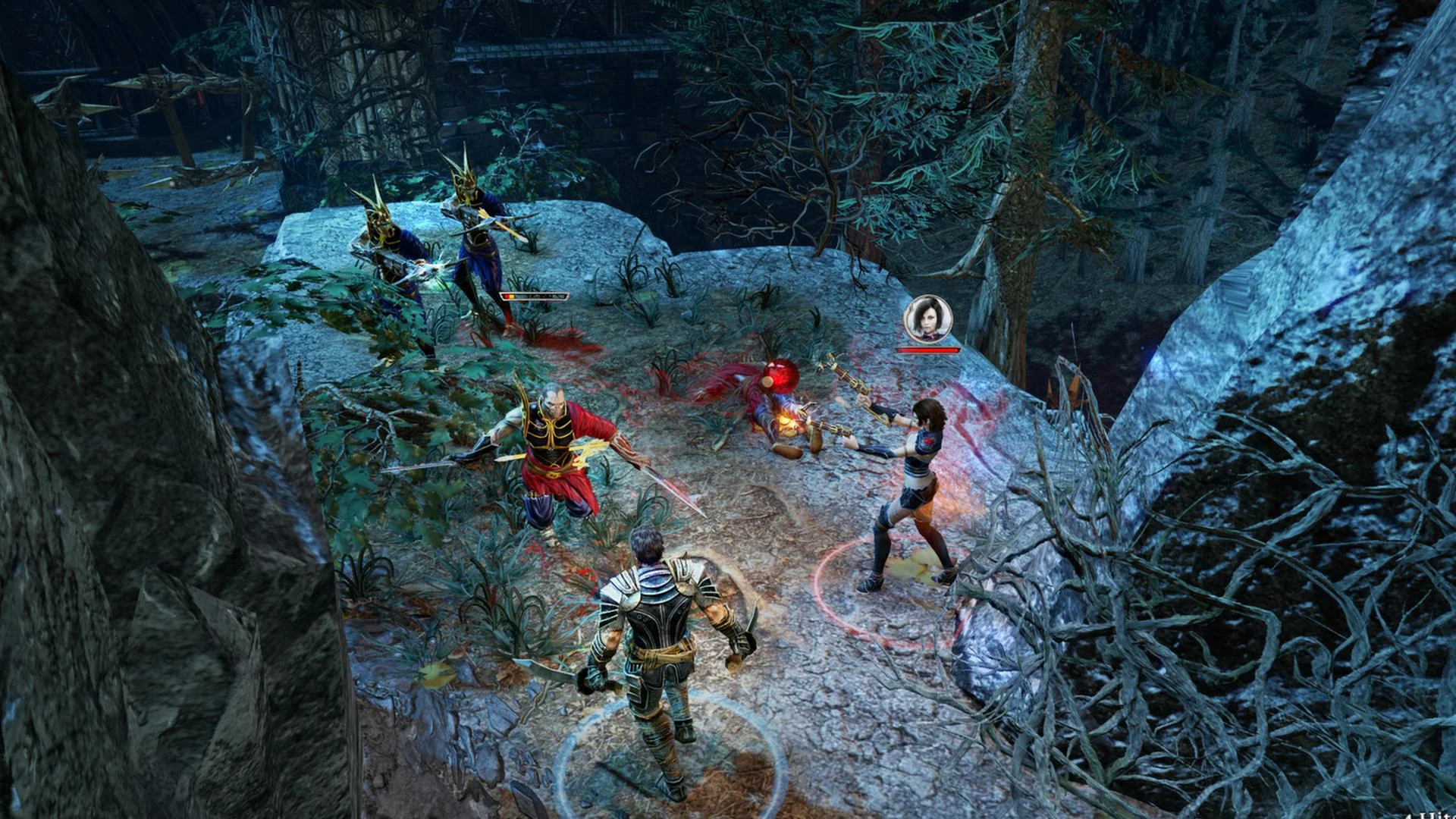Click the companion's red health bar

tap(930, 350)
